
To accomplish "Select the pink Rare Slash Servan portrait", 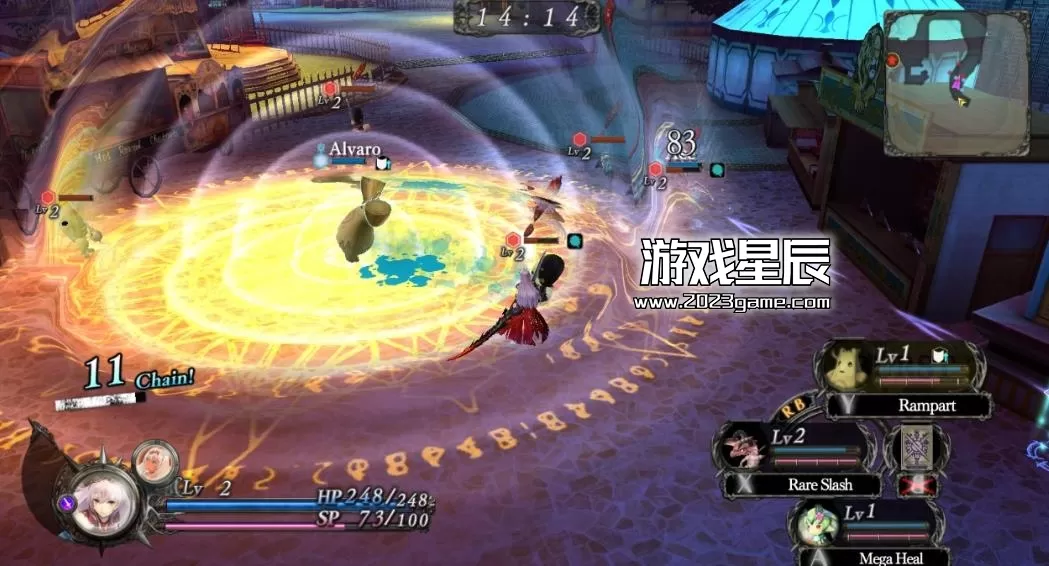I will tap(742, 446).
